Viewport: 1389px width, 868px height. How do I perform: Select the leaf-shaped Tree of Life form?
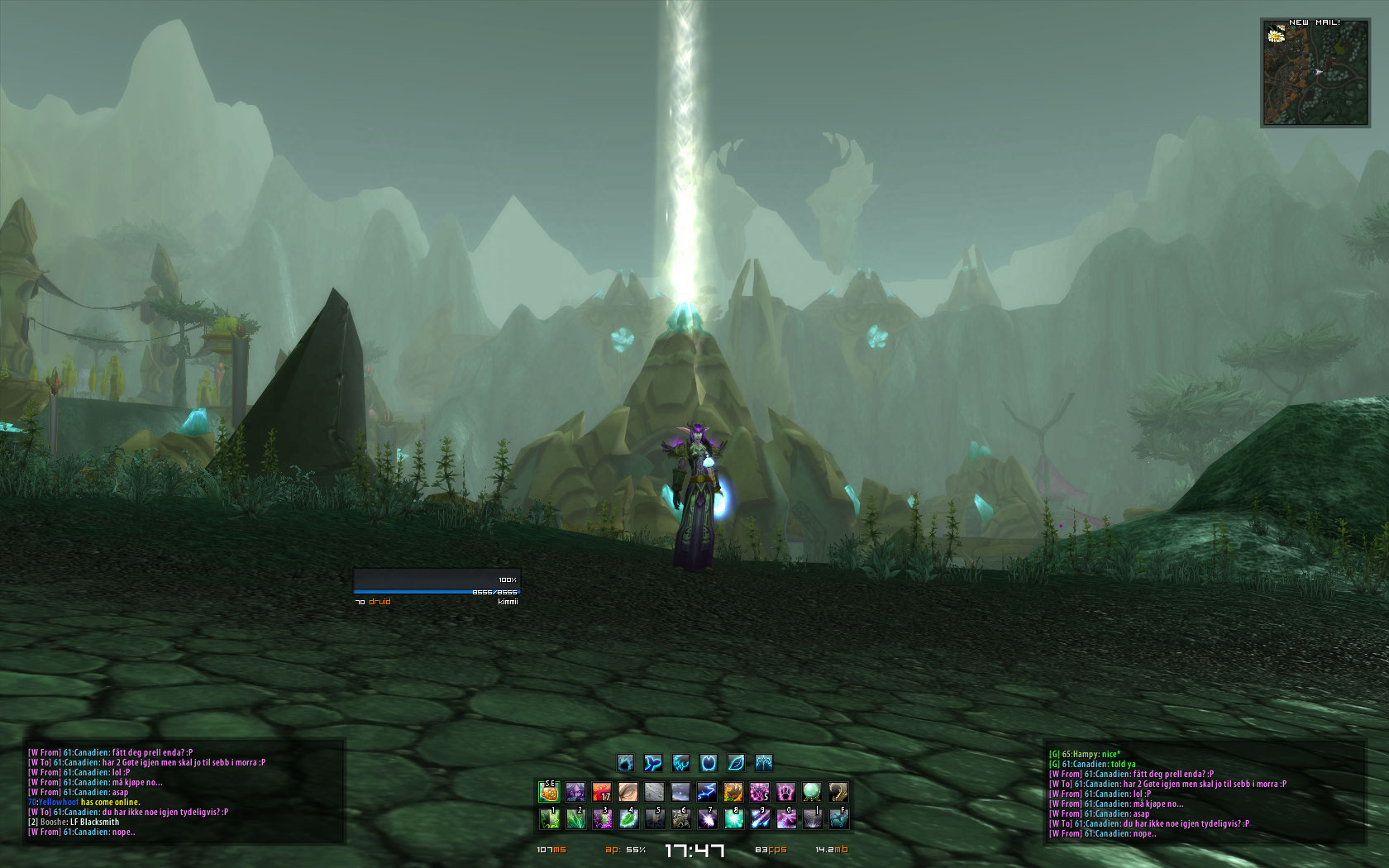[736, 762]
